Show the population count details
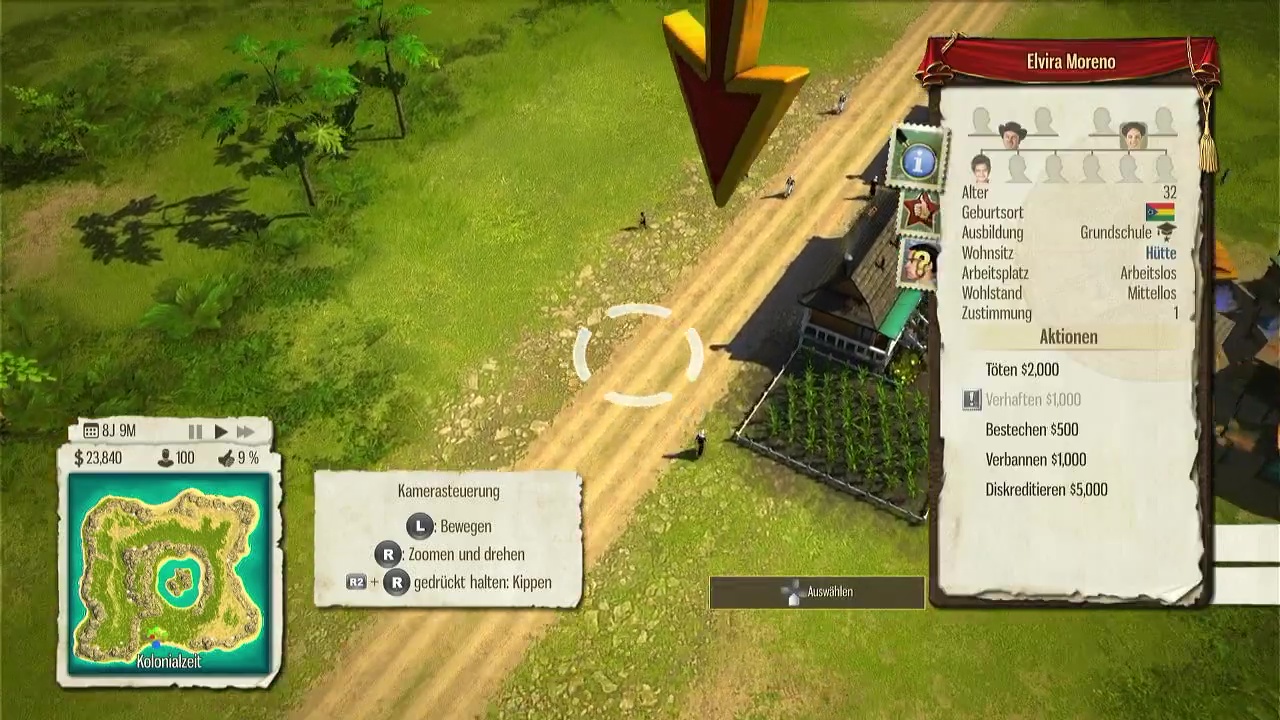1280x720 pixels. tap(177, 458)
